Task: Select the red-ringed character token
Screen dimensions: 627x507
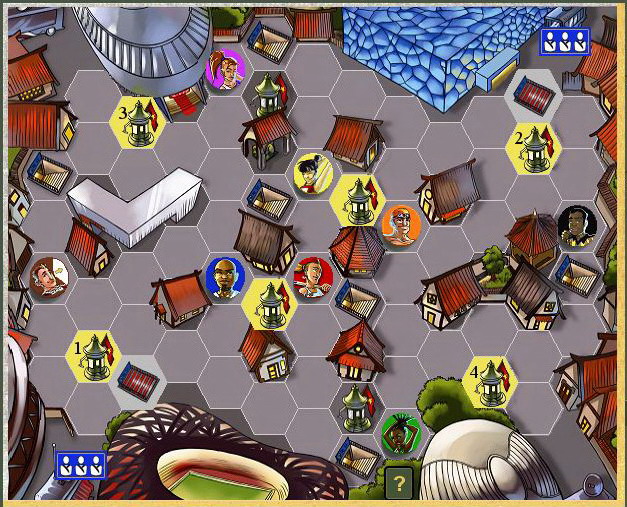Action: pyautogui.click(x=312, y=277)
